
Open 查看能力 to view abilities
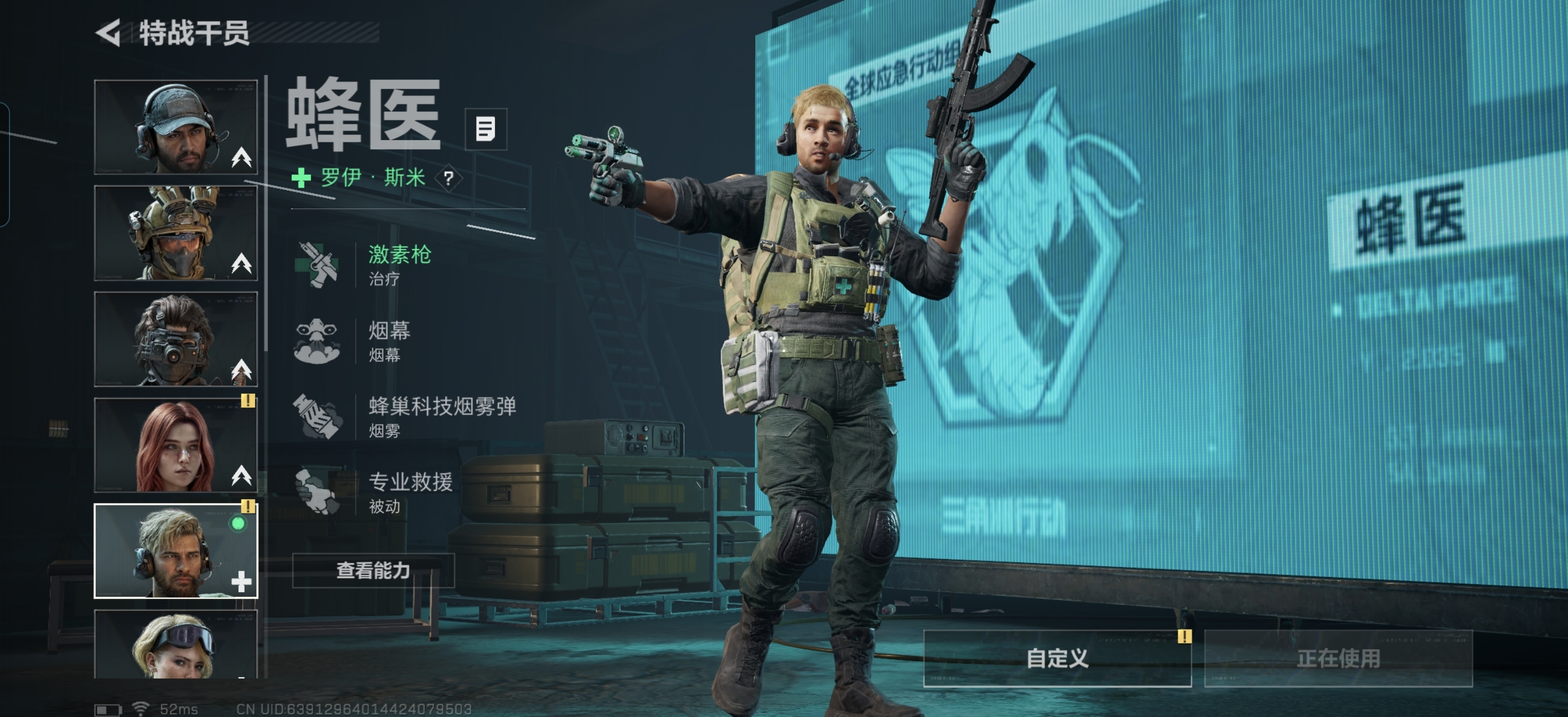[x=373, y=570]
